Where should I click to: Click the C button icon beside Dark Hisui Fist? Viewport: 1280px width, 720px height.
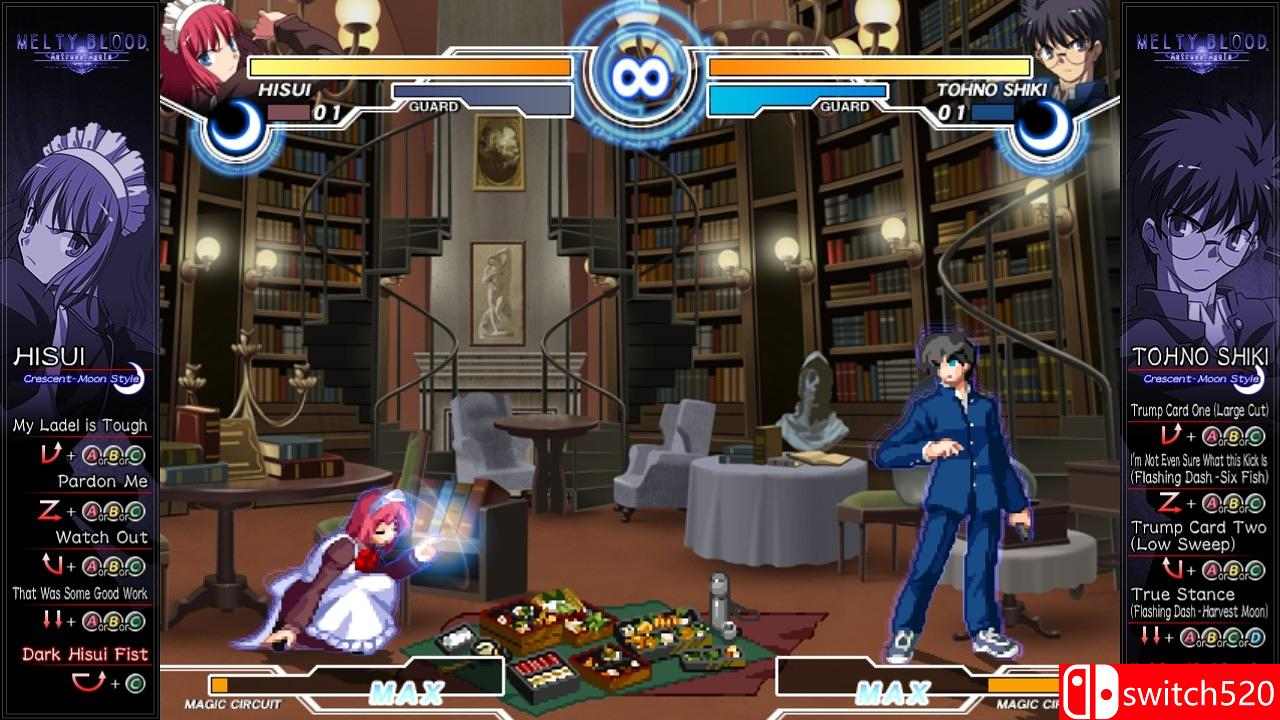(133, 681)
